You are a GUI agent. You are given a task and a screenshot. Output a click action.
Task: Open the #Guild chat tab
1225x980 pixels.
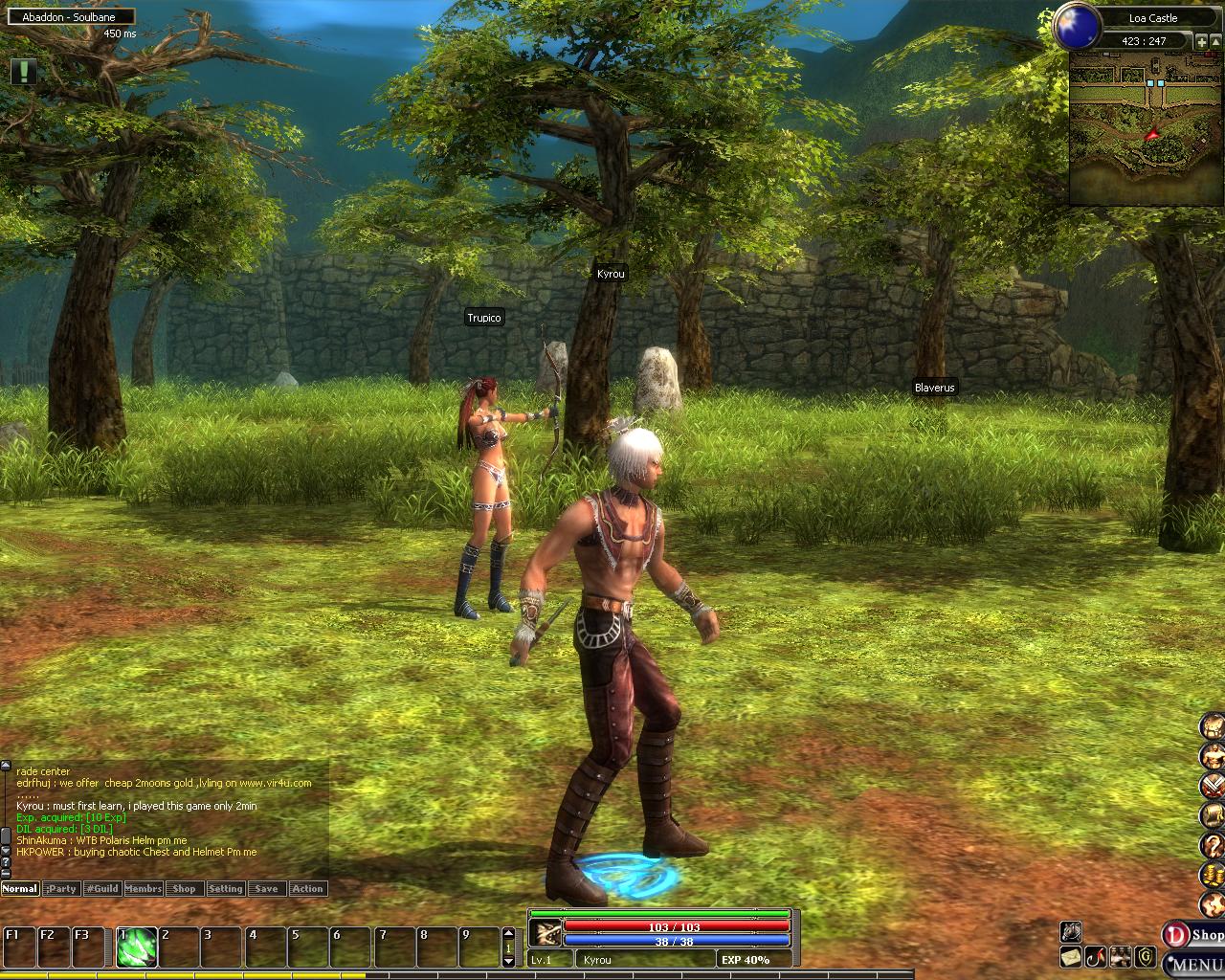point(101,888)
